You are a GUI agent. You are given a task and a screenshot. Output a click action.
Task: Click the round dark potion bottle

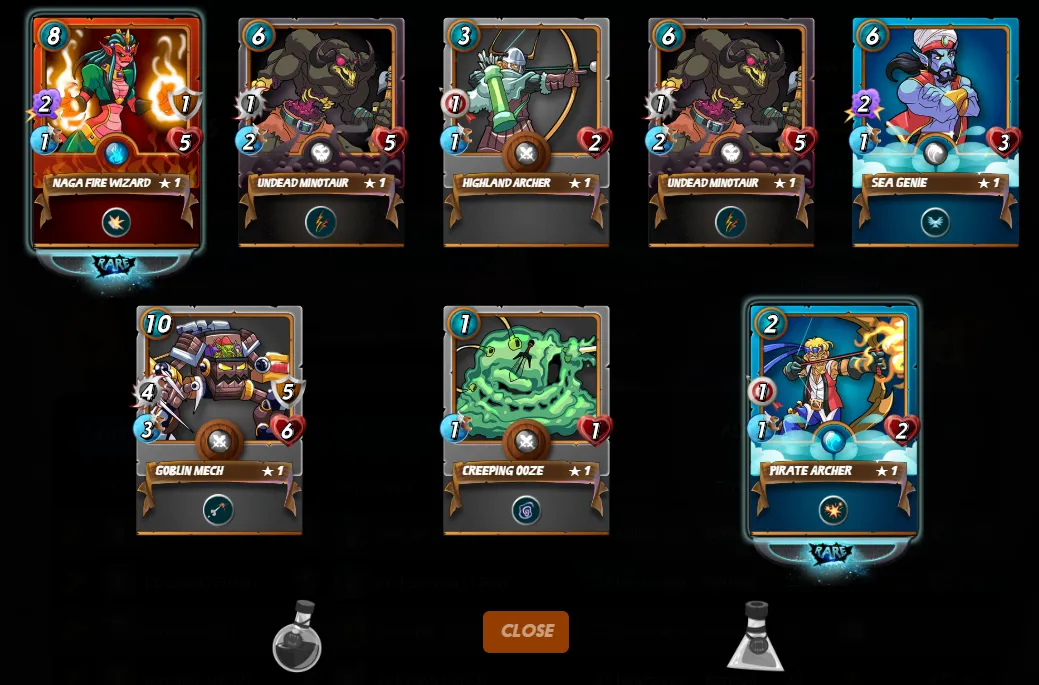tap(297, 637)
